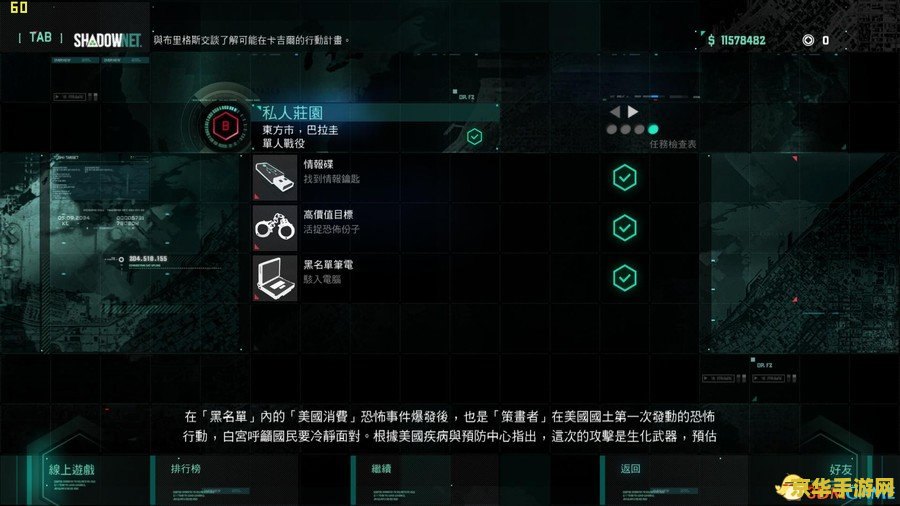
Task: Click the right arrow above the page dots
Action: [x=633, y=112]
